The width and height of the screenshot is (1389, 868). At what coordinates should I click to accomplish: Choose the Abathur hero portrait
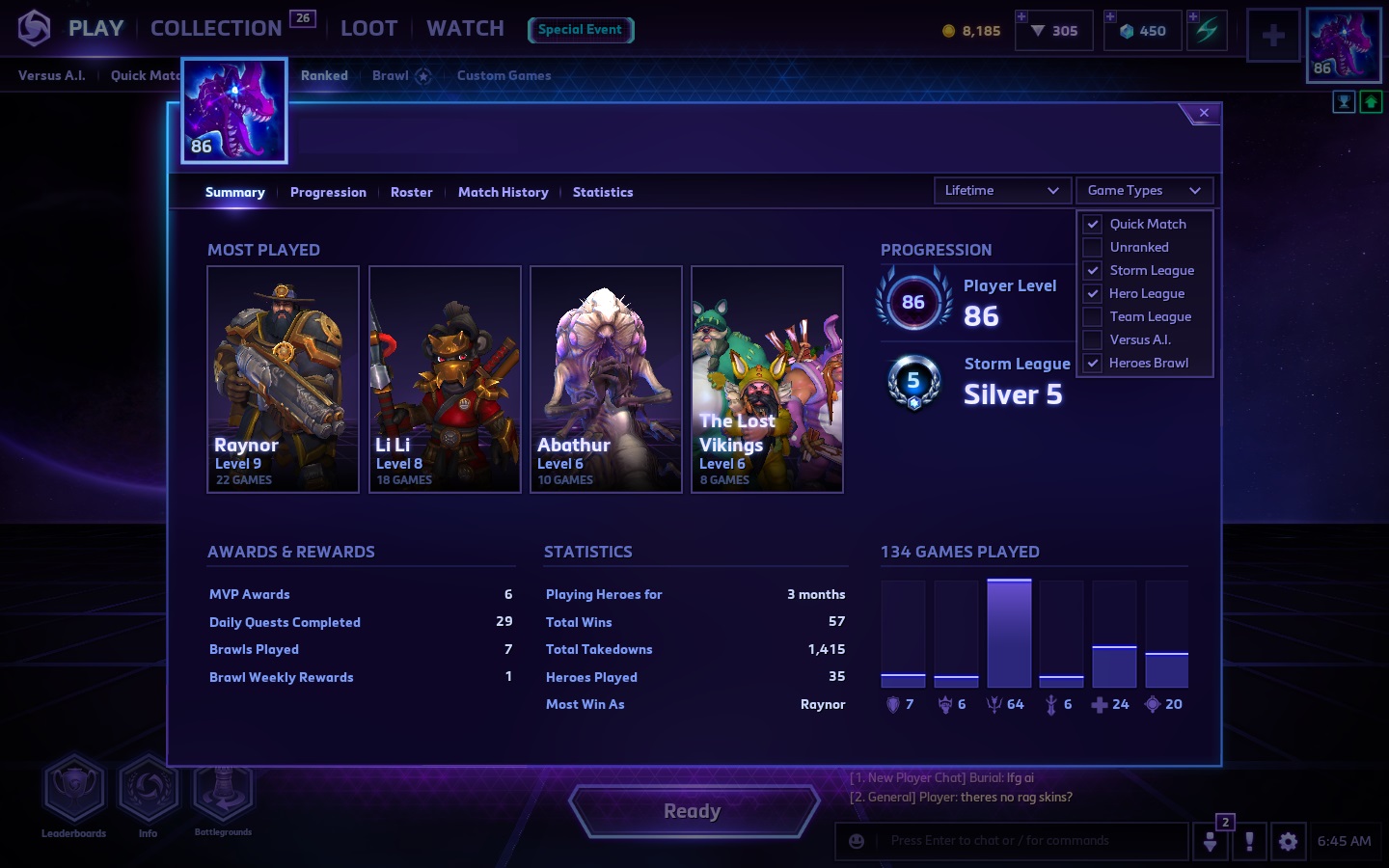coord(606,379)
